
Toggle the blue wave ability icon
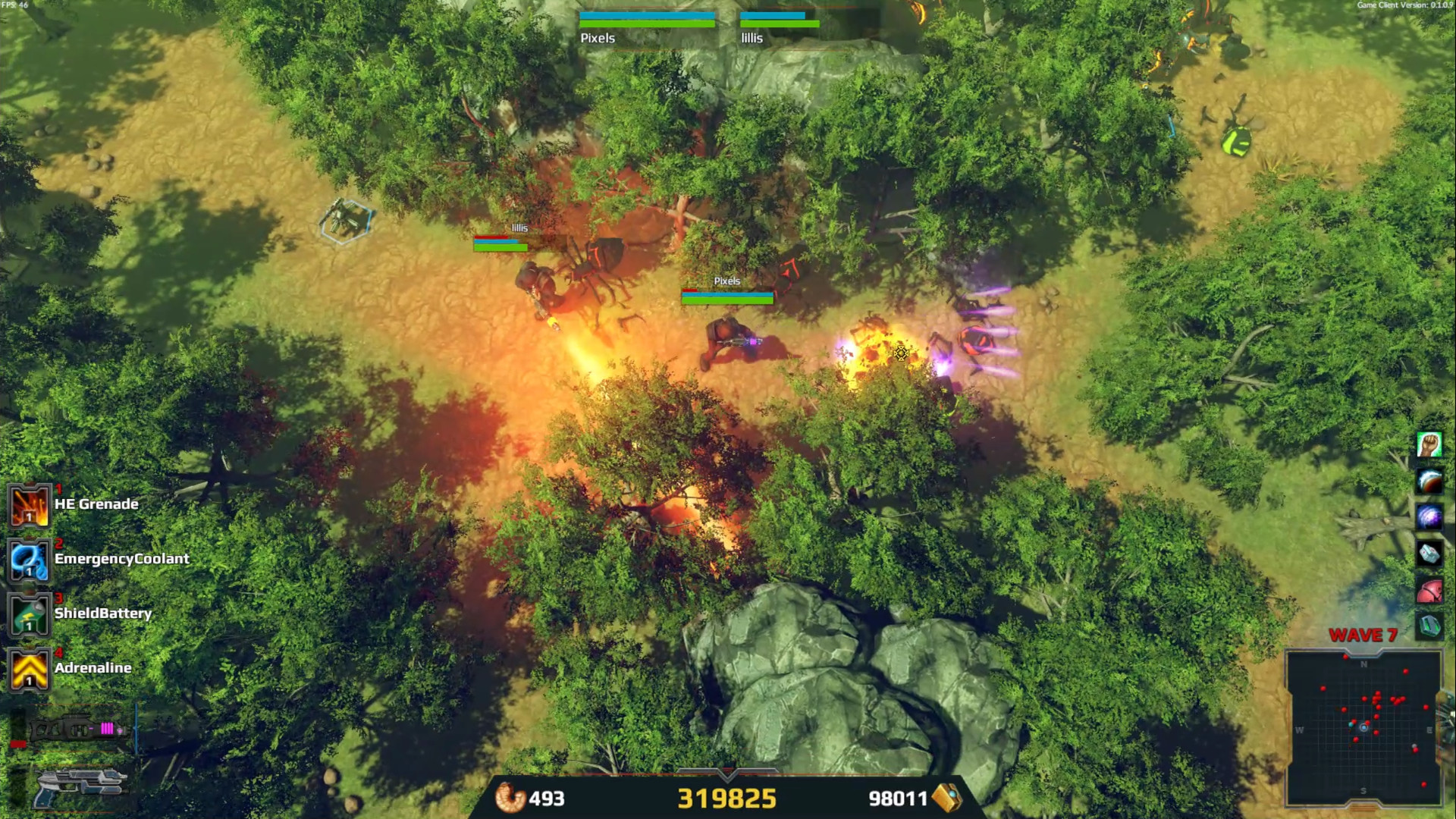coord(1429,480)
